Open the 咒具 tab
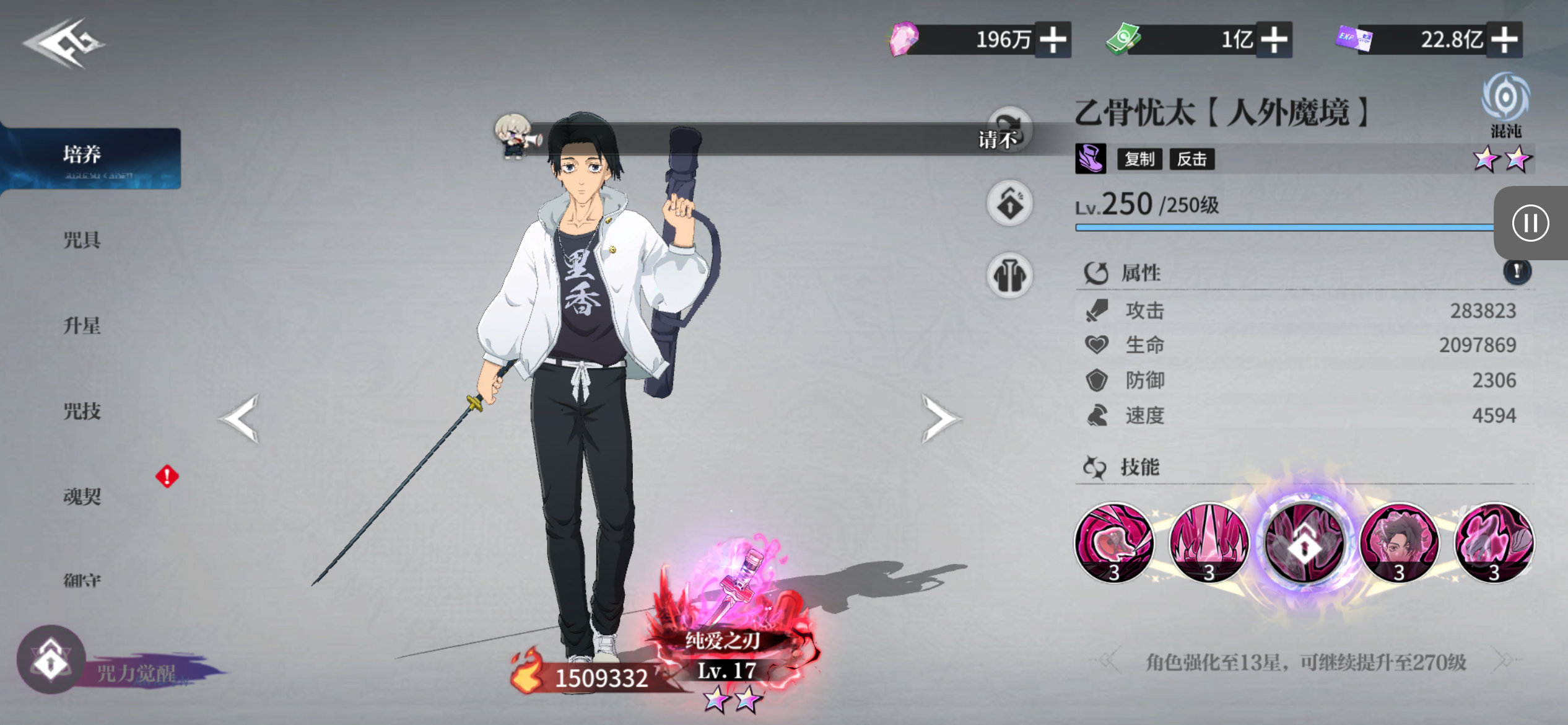The height and width of the screenshot is (725, 1568). [82, 240]
